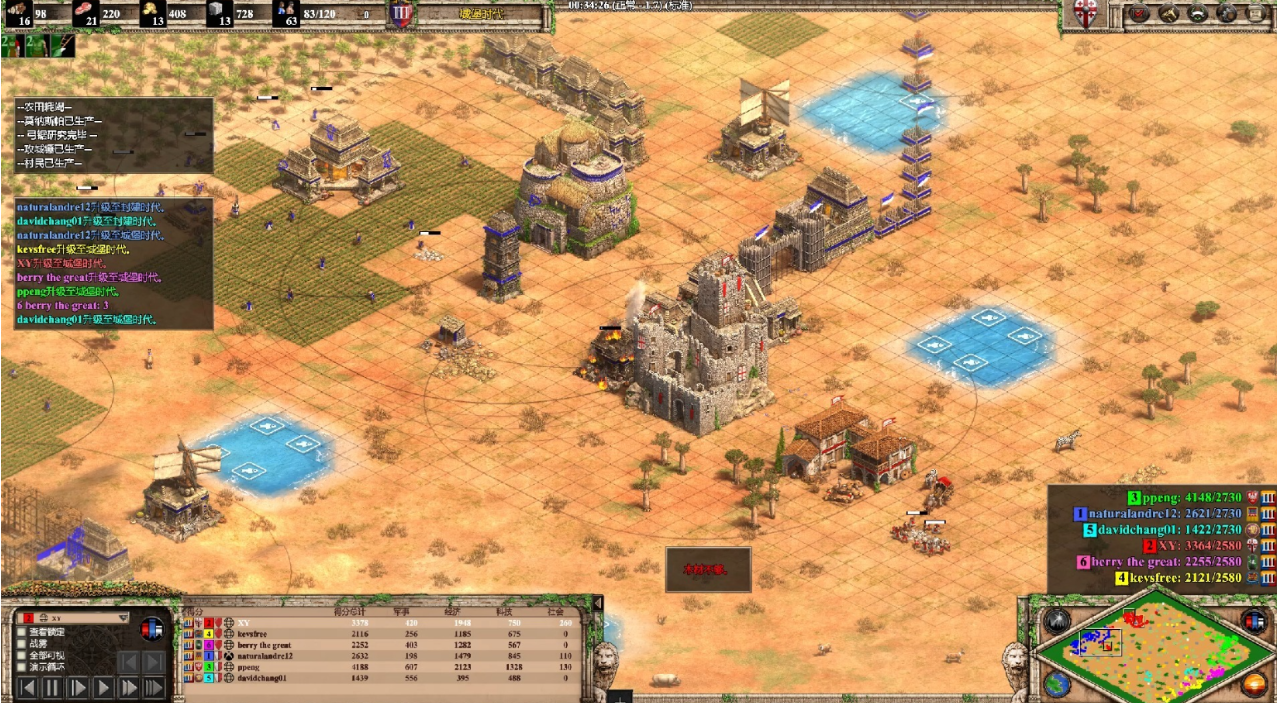This screenshot has width=1278, height=703.
Task: Toggle the 战雾 fog of war checkbox
Action: click(21, 644)
